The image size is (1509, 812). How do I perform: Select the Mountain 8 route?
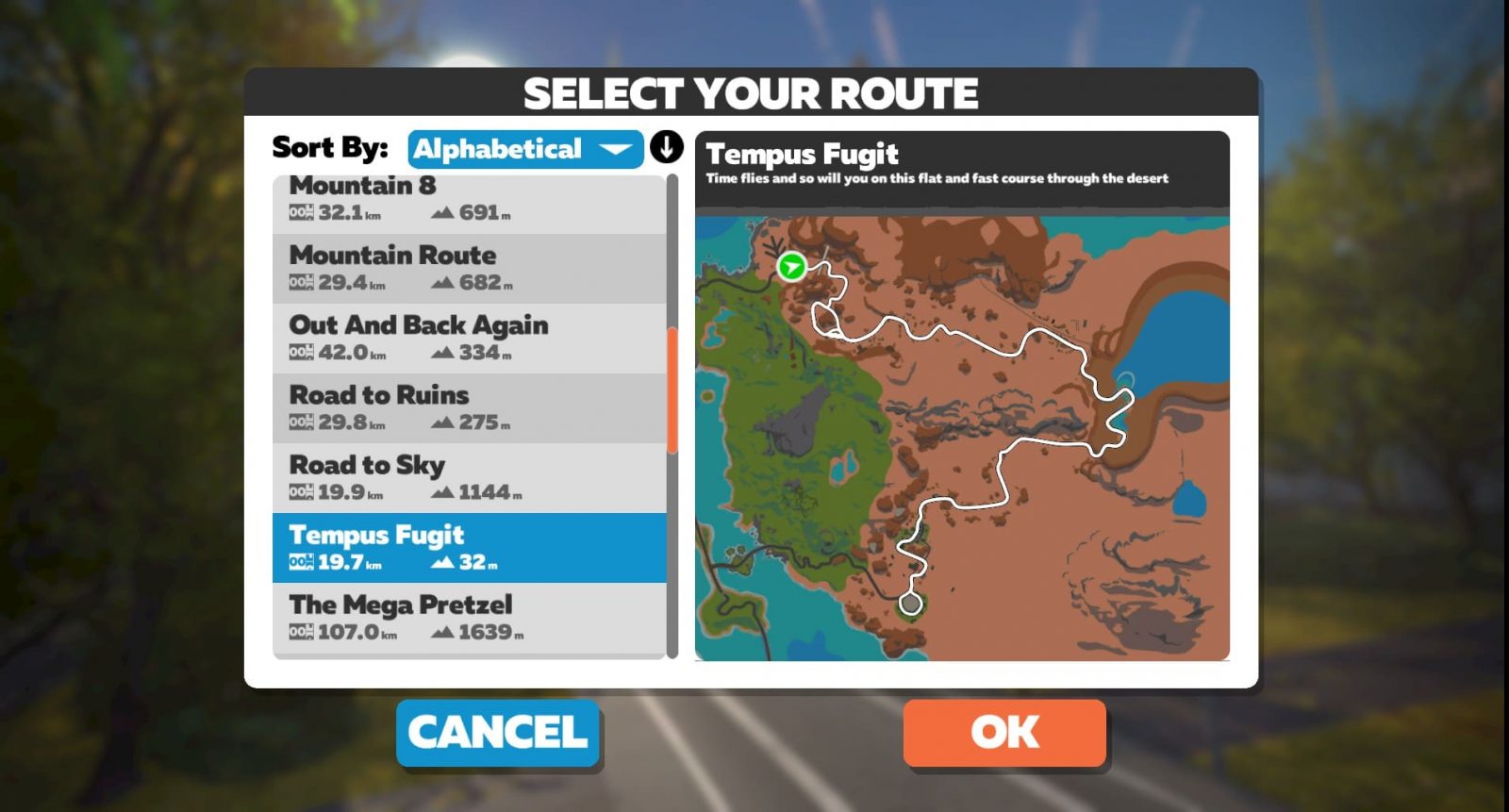469,201
